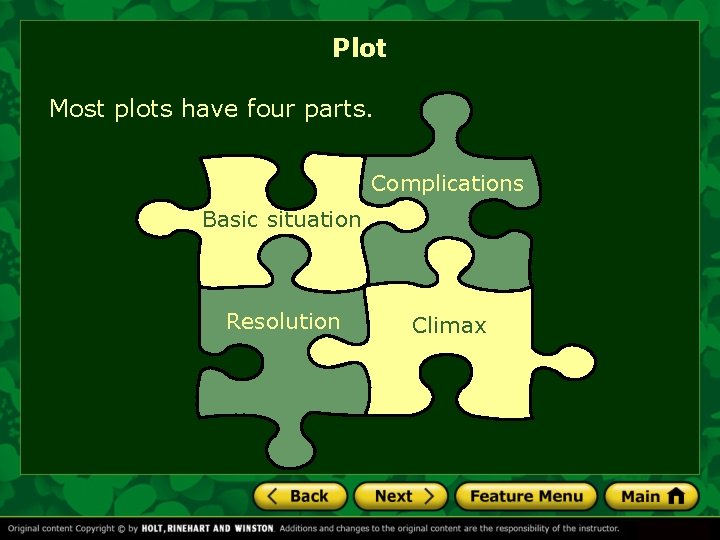Choose the Complications puzzle piece
Viewport: 720px width, 540px height.
coord(447,184)
